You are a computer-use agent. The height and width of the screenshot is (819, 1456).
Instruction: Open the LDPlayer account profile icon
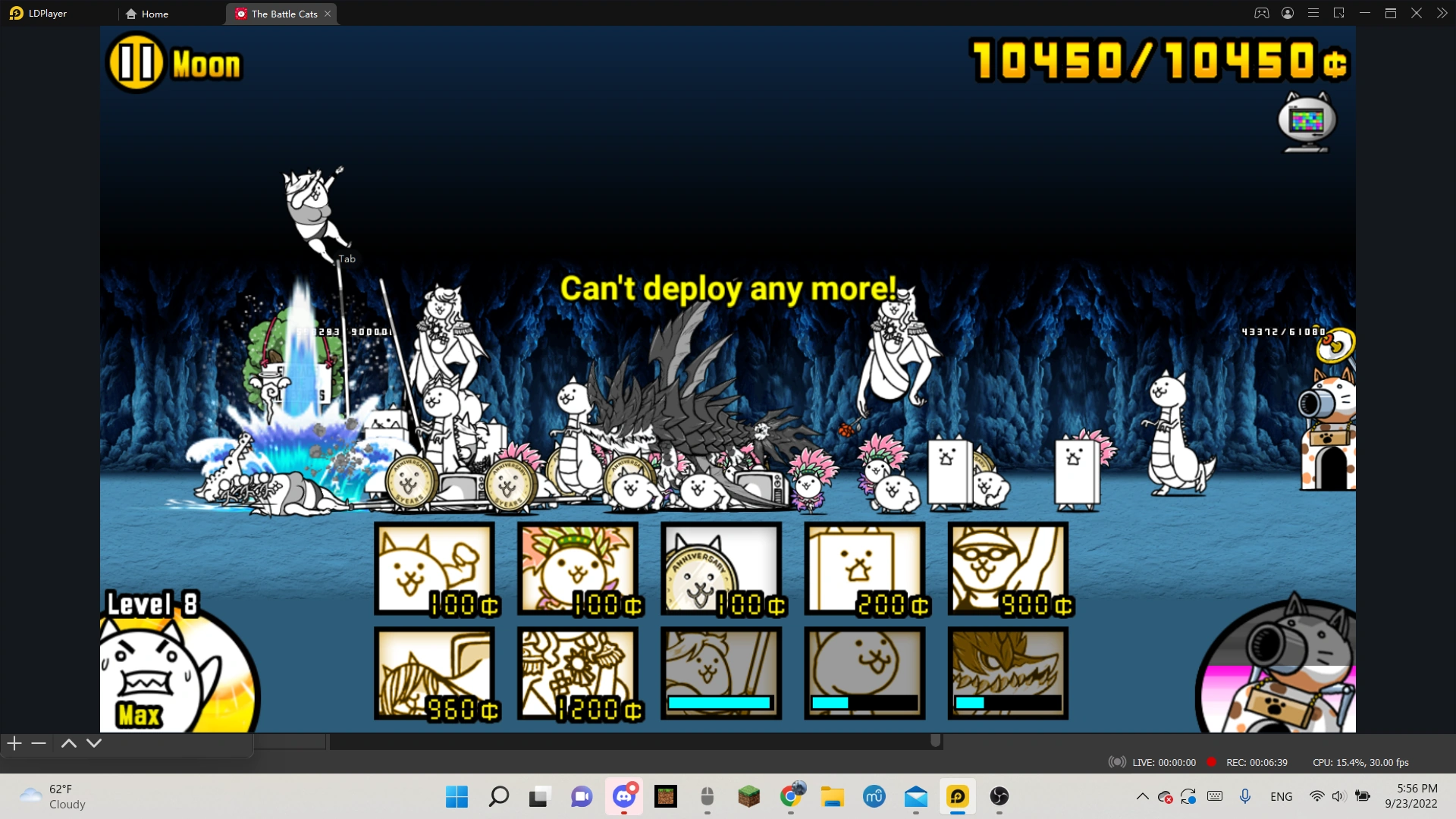pos(1287,13)
